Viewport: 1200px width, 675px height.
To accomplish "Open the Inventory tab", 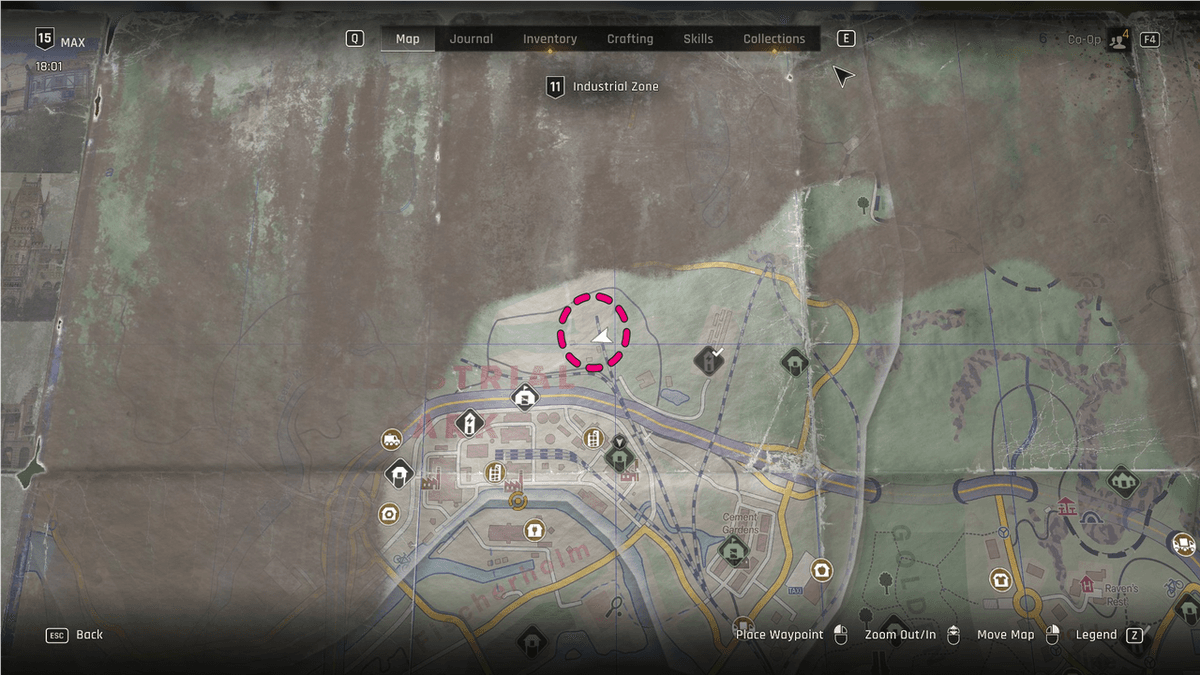I will click(550, 39).
